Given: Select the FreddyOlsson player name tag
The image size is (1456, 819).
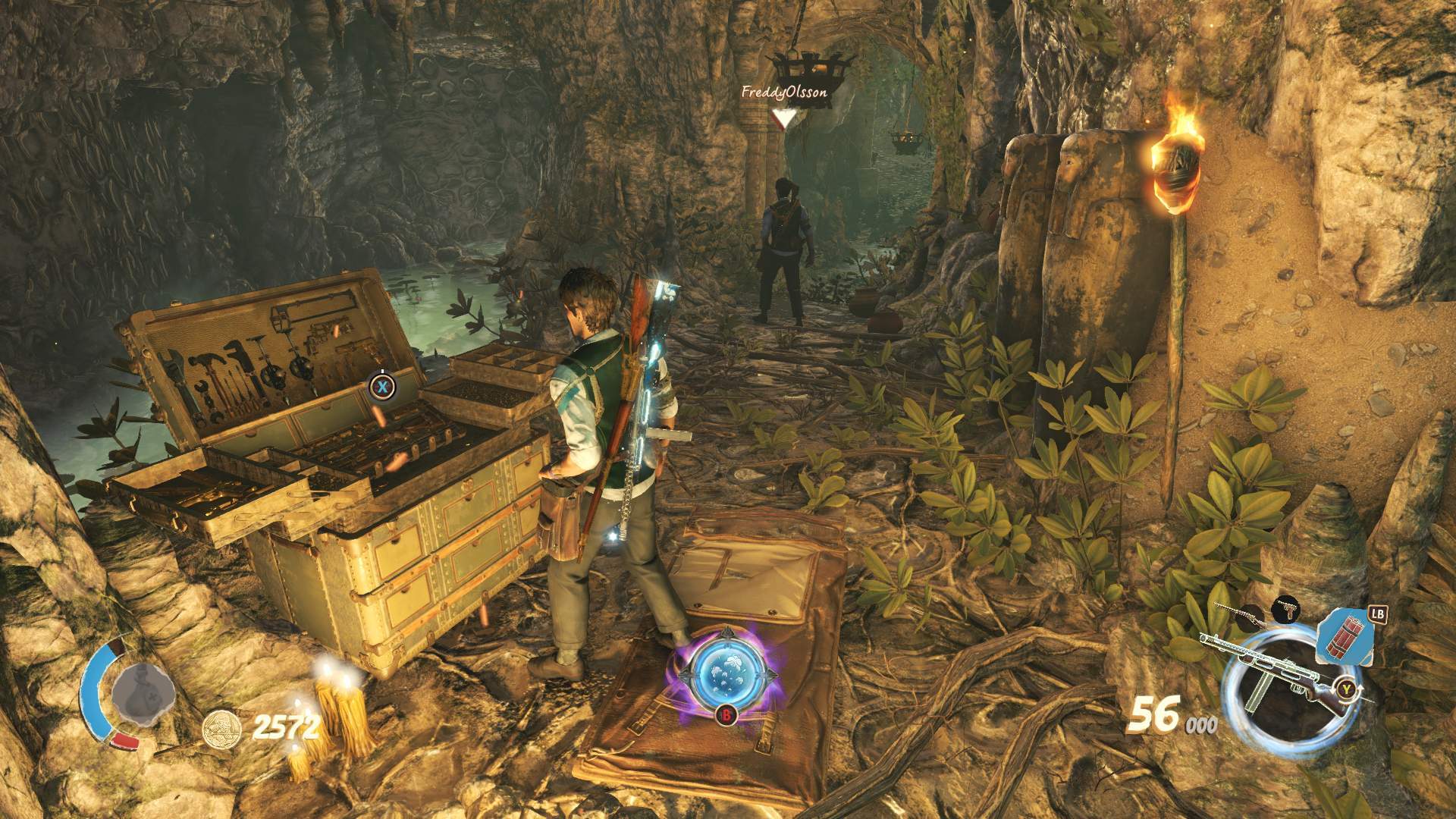Looking at the screenshot, I should 783,93.
